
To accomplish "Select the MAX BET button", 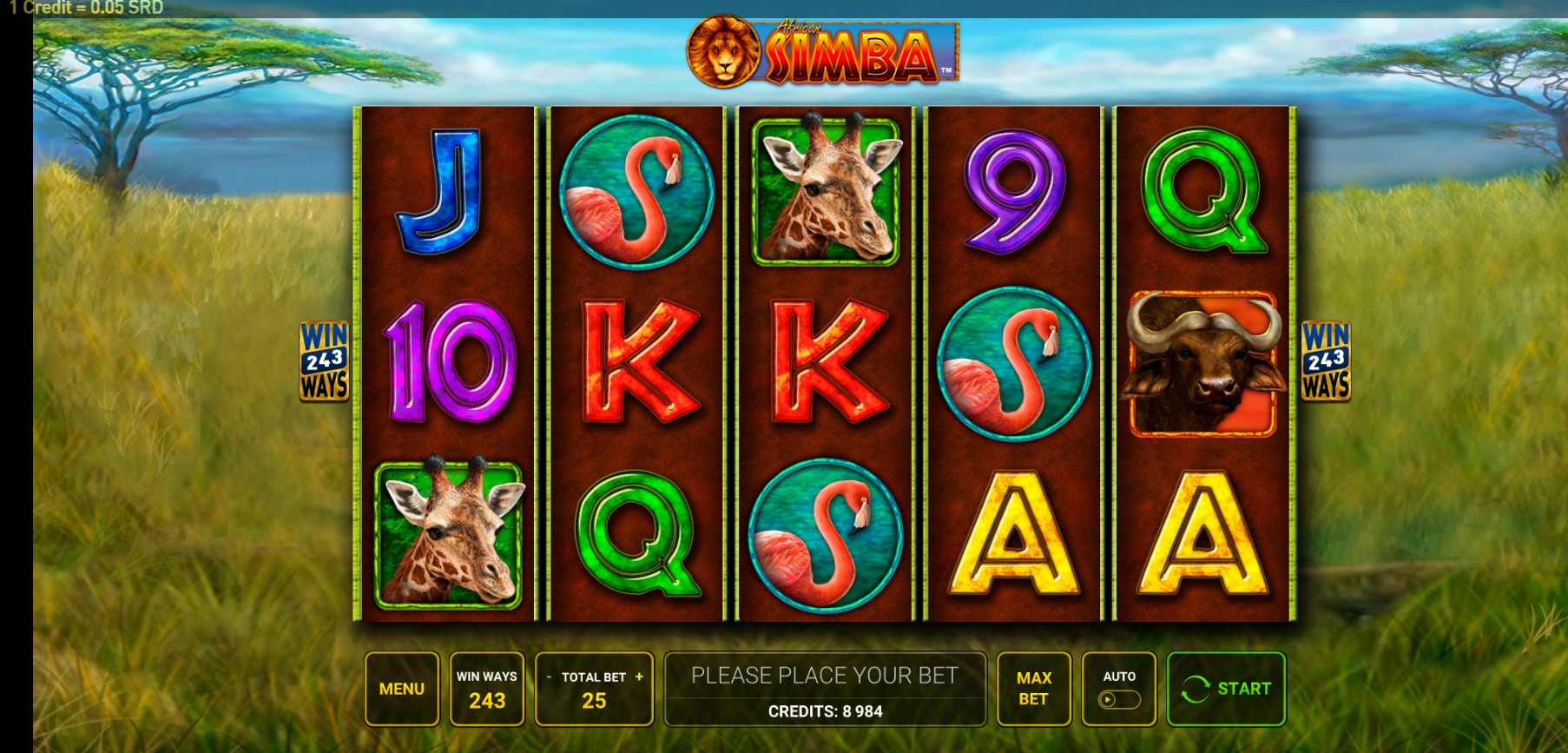I will click(1033, 689).
